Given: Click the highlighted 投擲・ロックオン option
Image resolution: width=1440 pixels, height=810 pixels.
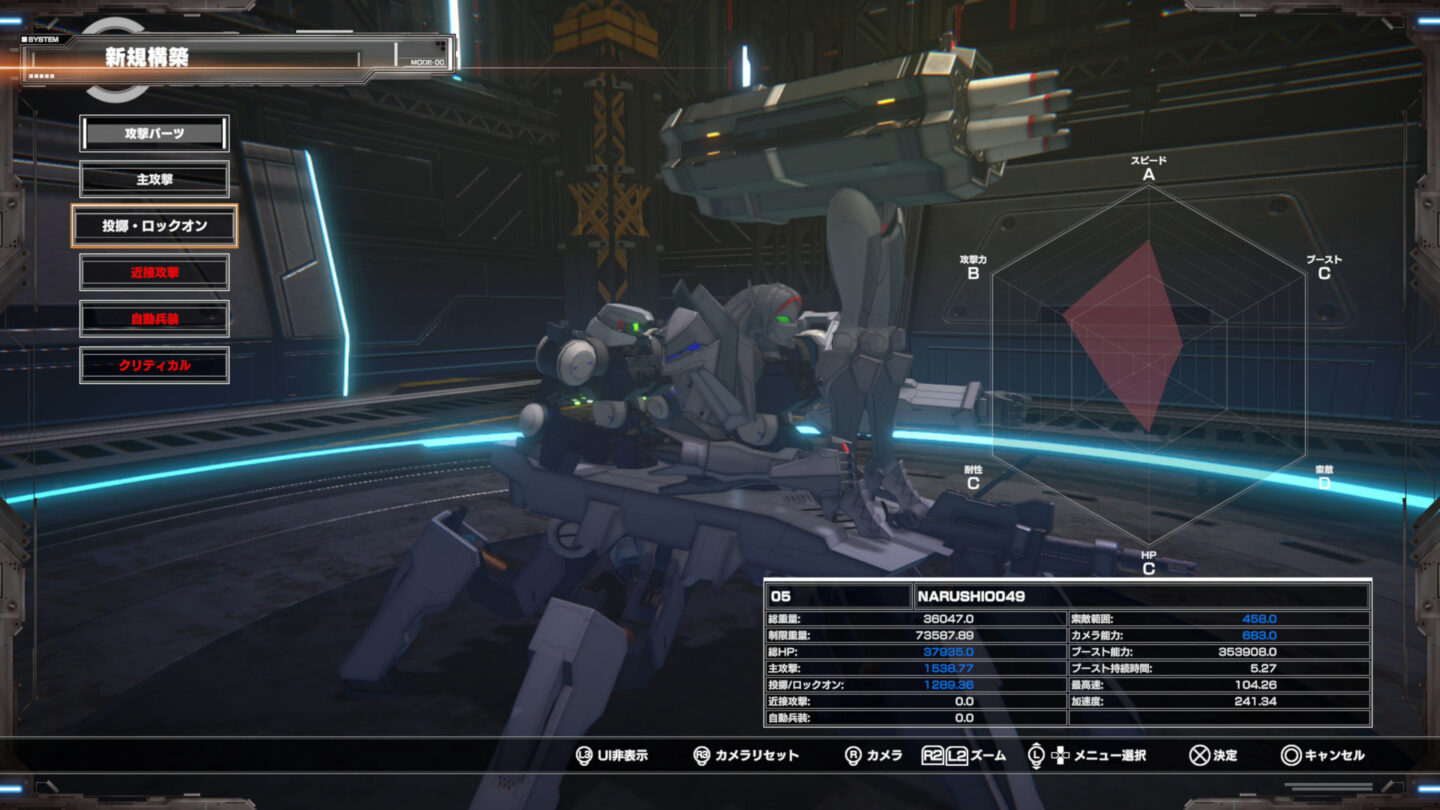Looking at the screenshot, I should [154, 226].
